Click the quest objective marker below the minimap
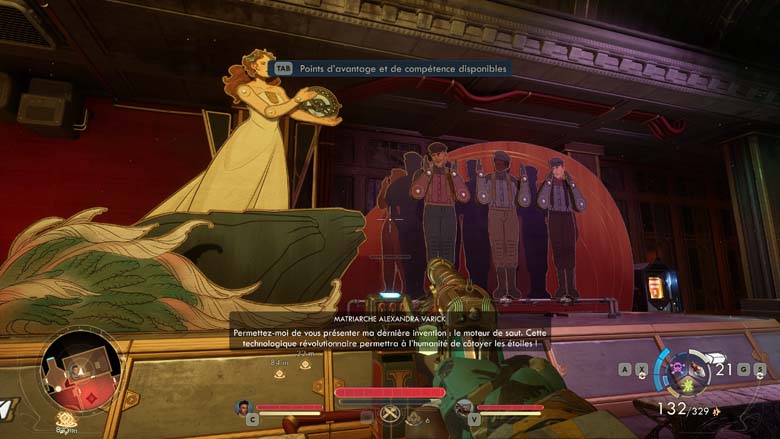780x439 pixels. [x=66, y=419]
